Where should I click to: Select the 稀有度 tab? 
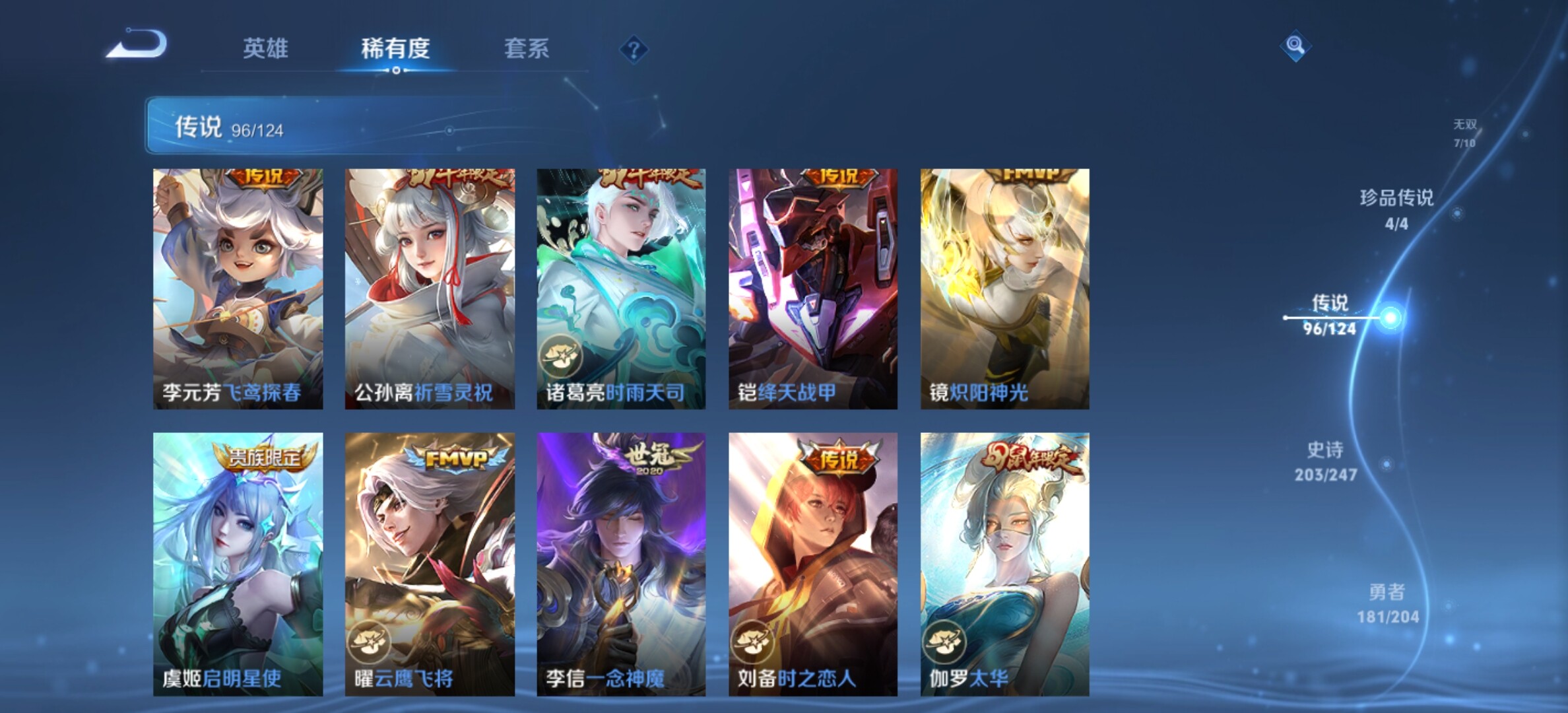395,49
